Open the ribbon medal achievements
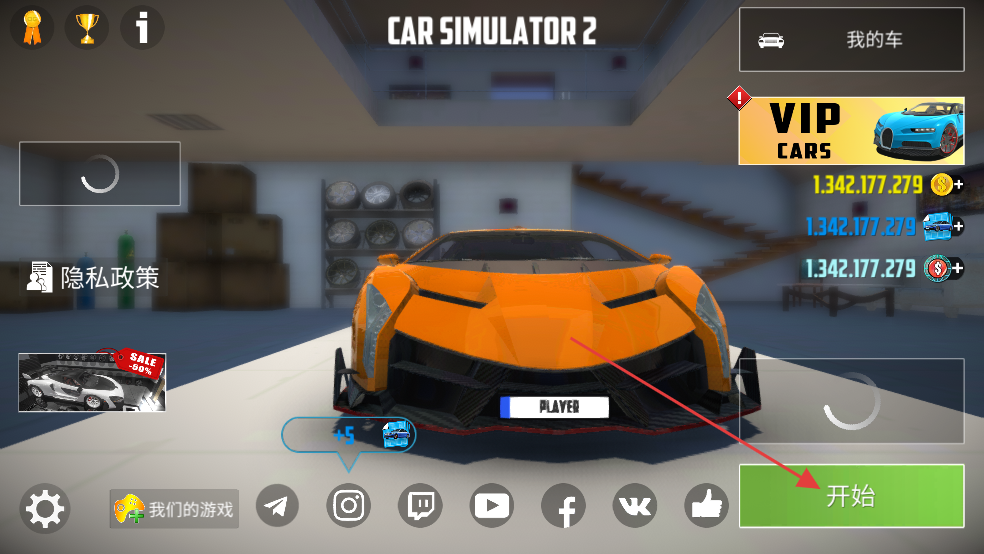This screenshot has width=984, height=554. [32, 27]
